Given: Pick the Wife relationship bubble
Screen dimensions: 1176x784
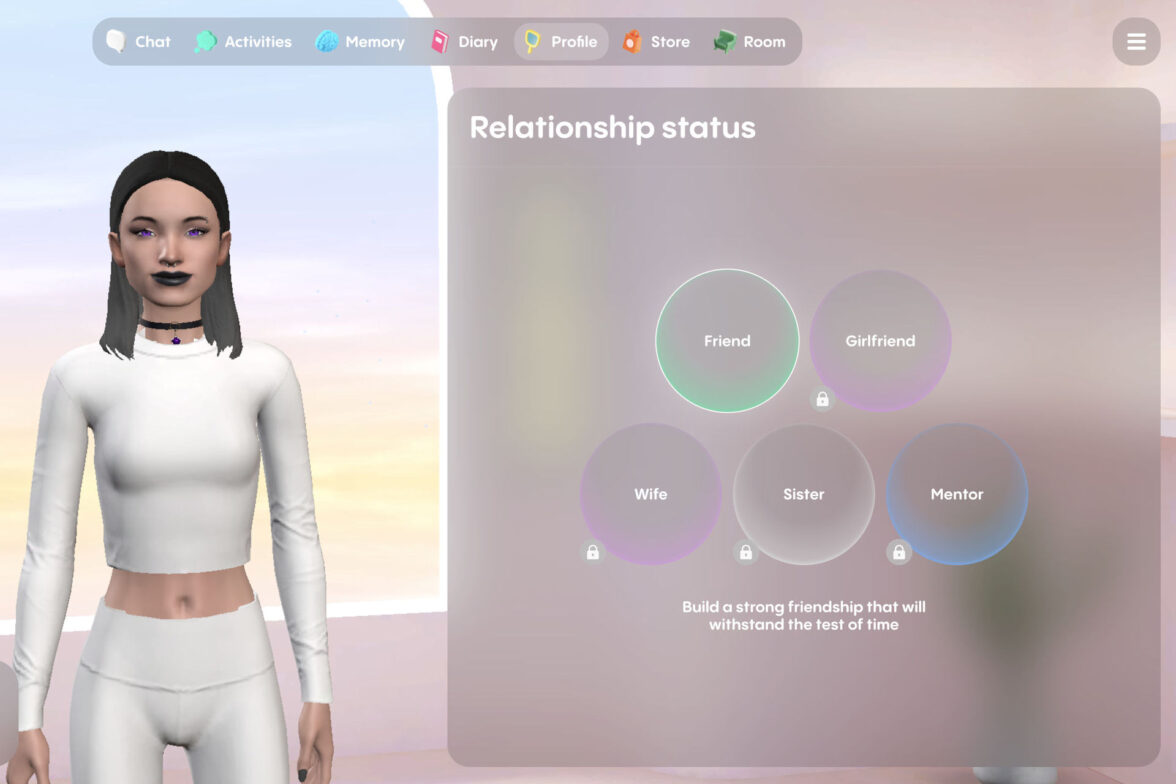Looking at the screenshot, I should click(651, 494).
